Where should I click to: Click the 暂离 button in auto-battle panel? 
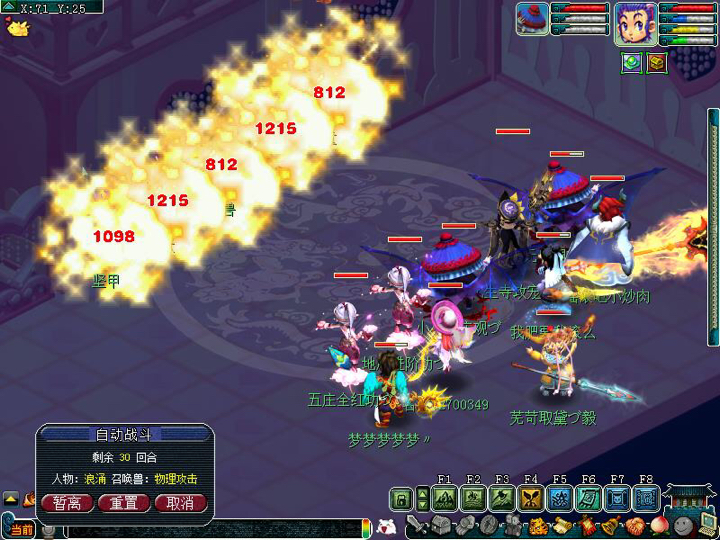tap(67, 502)
